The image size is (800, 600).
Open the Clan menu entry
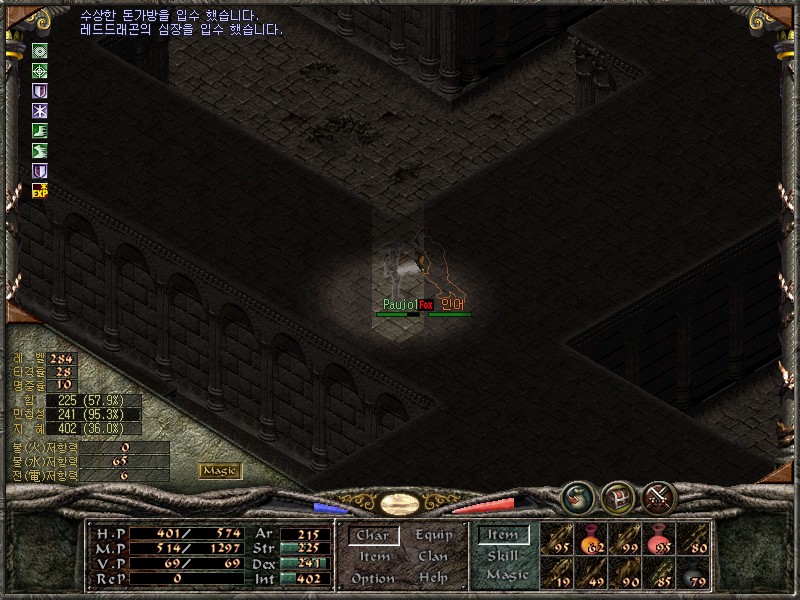click(433, 557)
